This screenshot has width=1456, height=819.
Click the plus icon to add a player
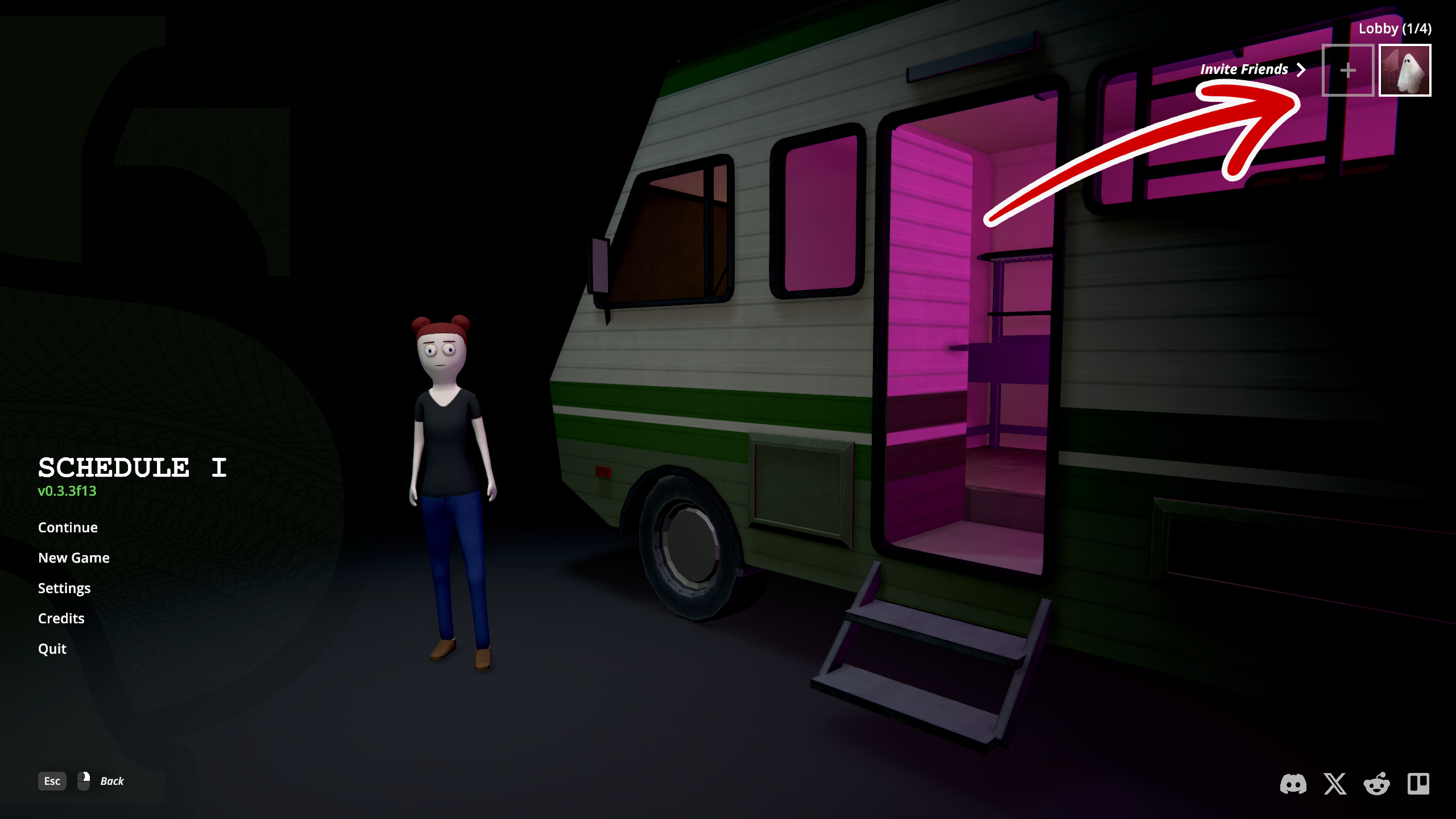[1347, 69]
